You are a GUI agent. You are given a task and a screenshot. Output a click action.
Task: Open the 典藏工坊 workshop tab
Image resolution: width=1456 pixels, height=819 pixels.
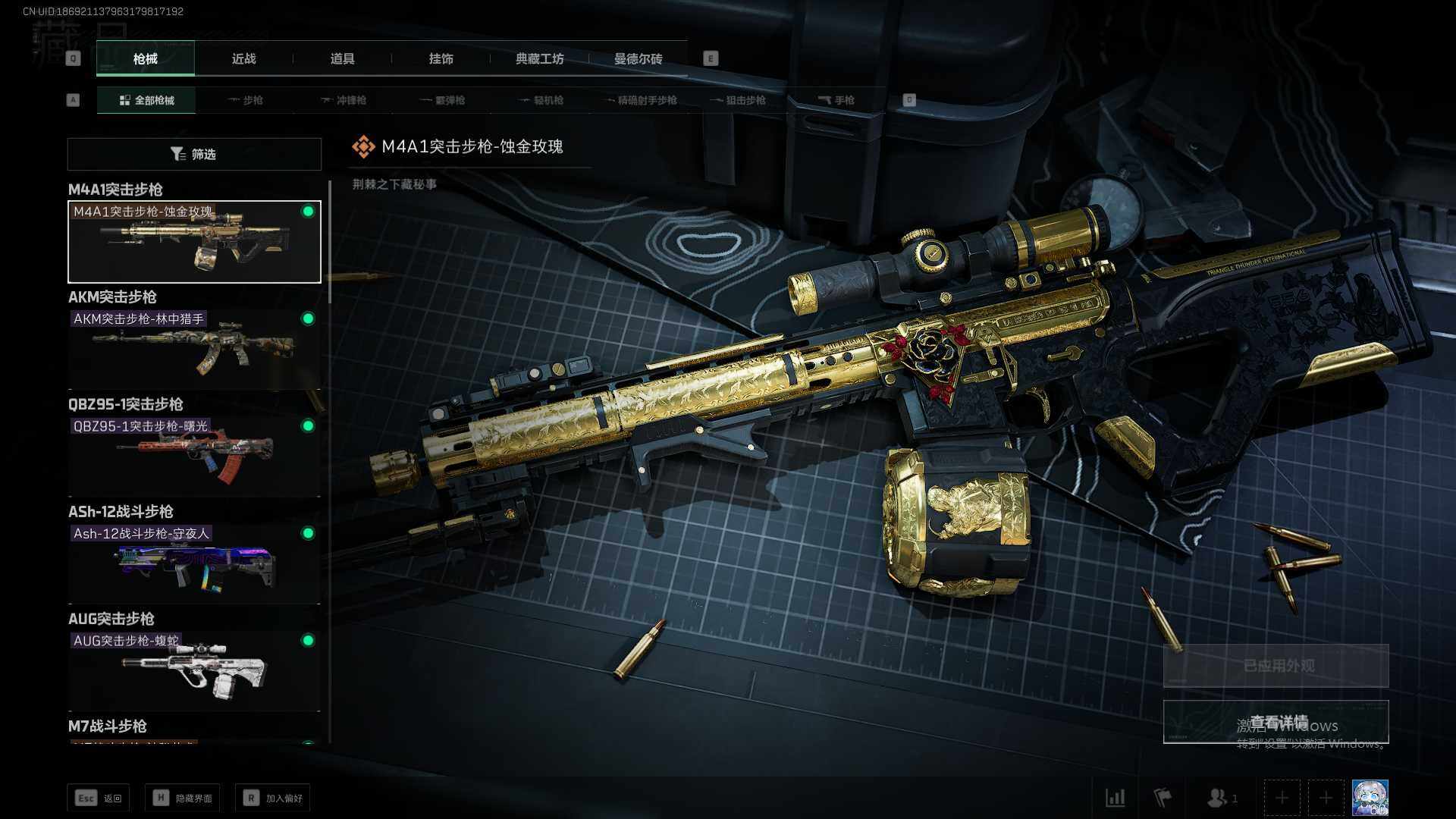tap(539, 59)
